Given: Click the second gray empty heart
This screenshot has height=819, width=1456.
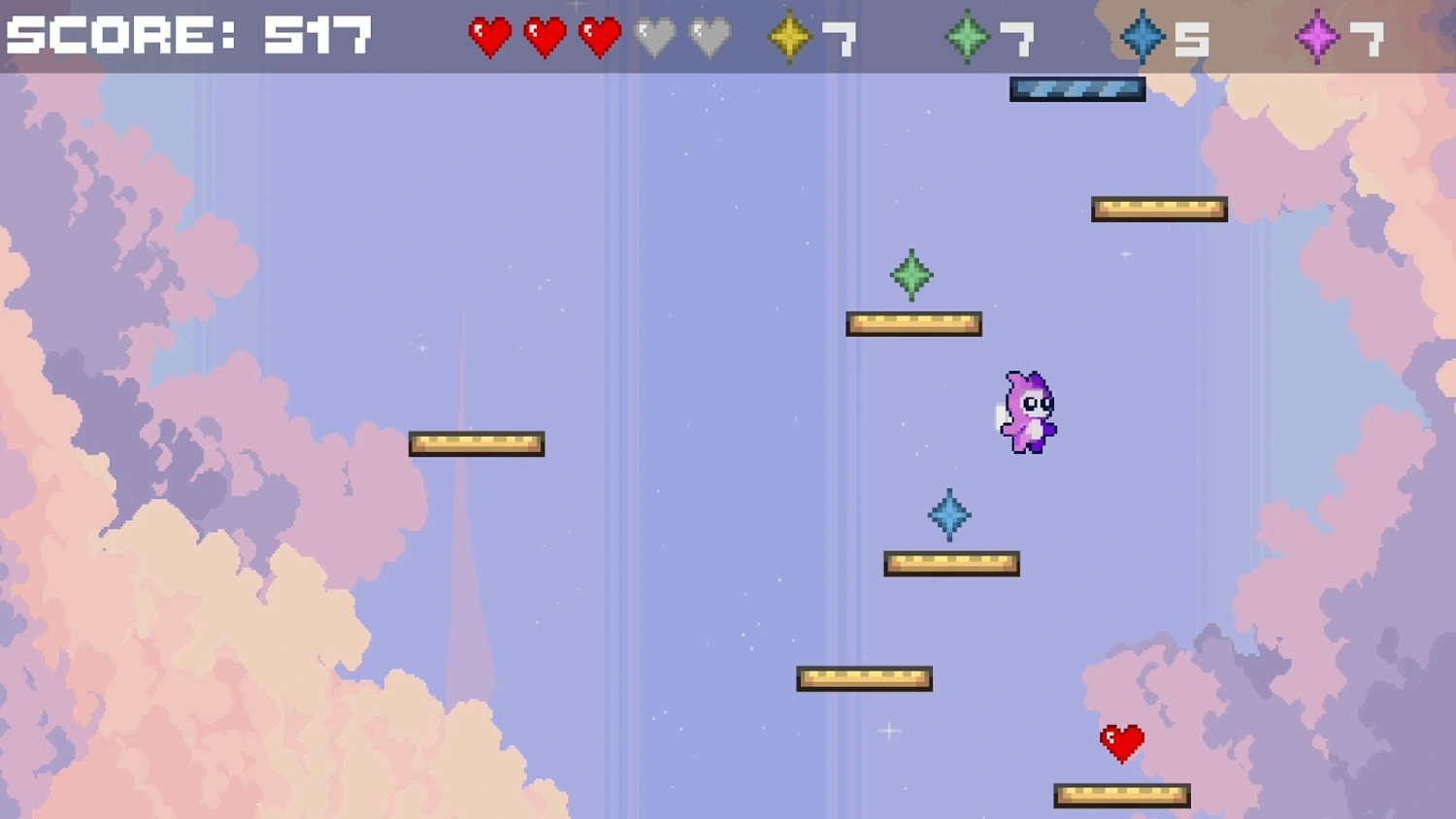Looking at the screenshot, I should [711, 37].
